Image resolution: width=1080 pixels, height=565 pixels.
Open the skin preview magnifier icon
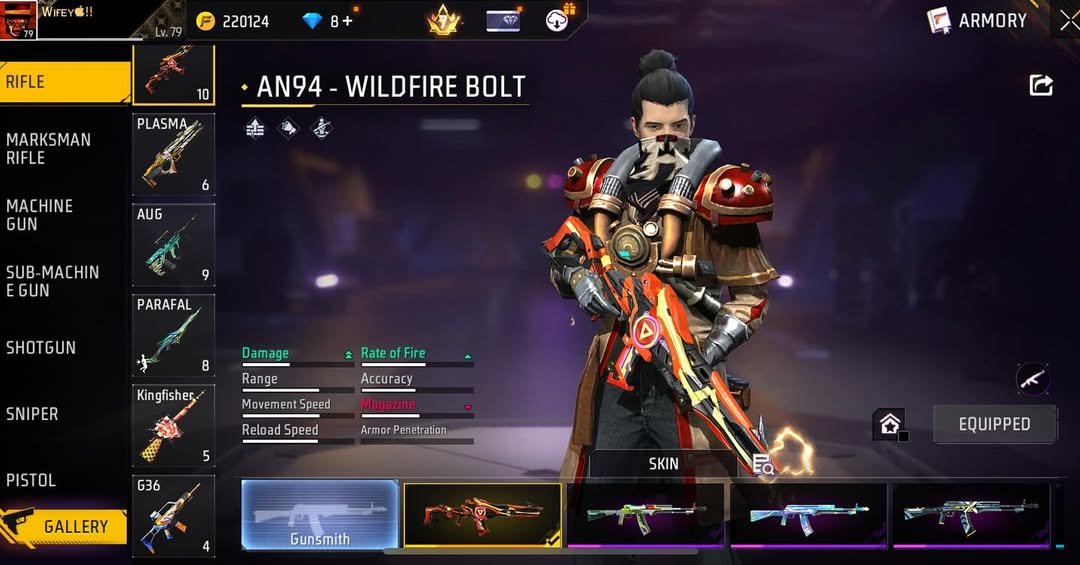point(763,464)
